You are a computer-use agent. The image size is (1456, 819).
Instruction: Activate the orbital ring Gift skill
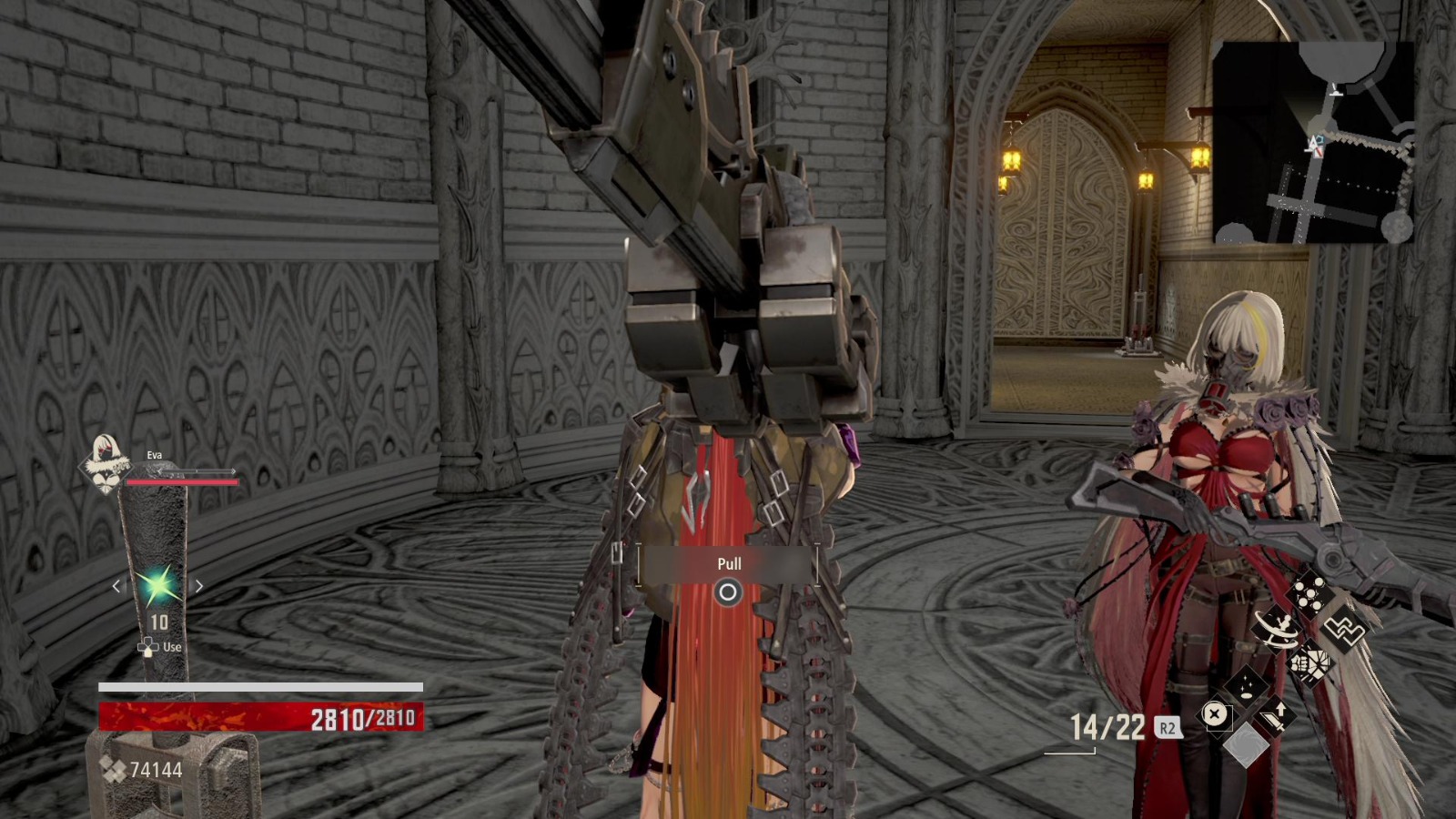click(1277, 630)
